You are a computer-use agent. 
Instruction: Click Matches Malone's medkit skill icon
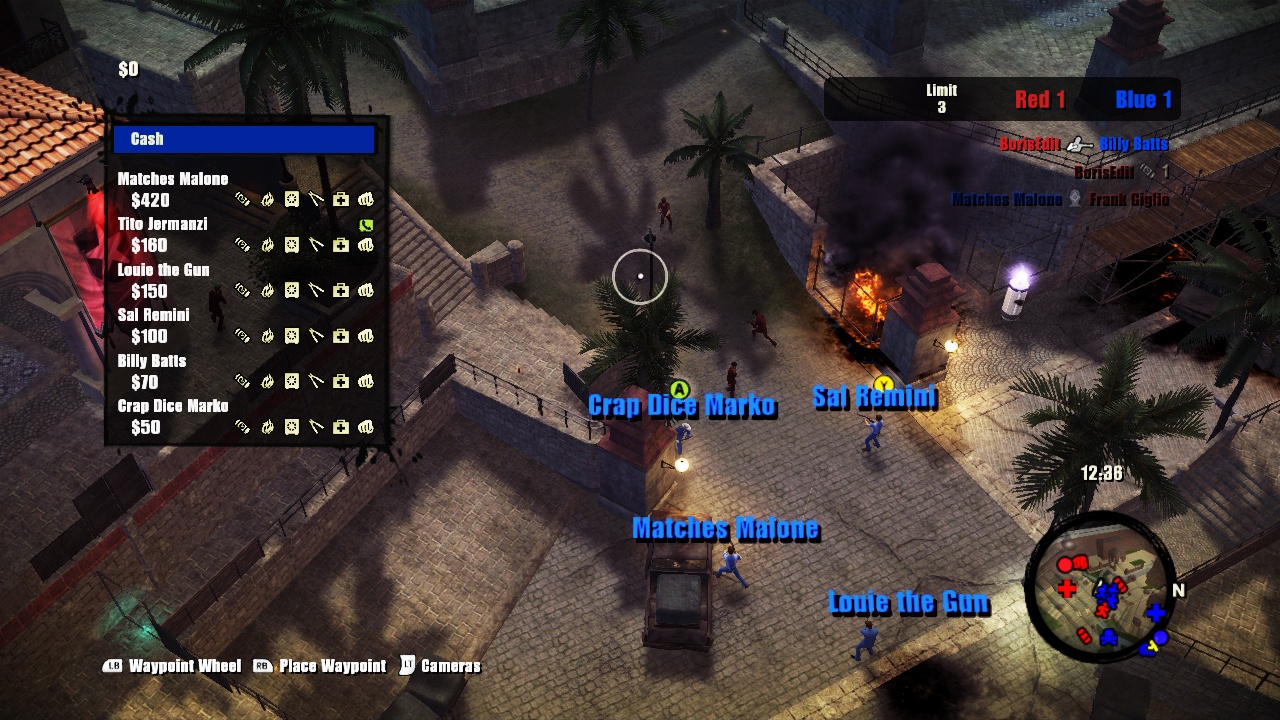tap(341, 200)
